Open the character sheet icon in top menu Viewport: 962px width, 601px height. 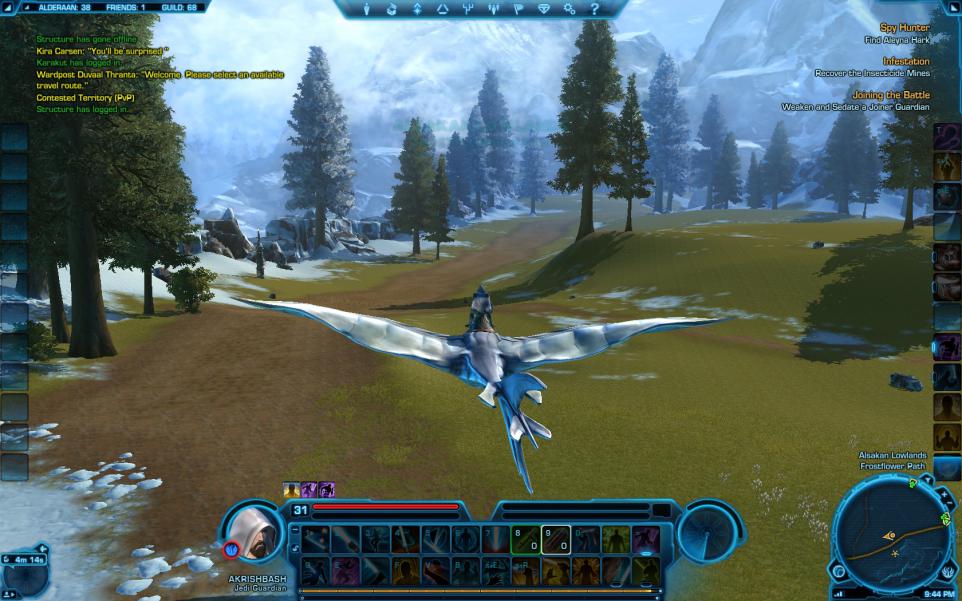(364, 9)
